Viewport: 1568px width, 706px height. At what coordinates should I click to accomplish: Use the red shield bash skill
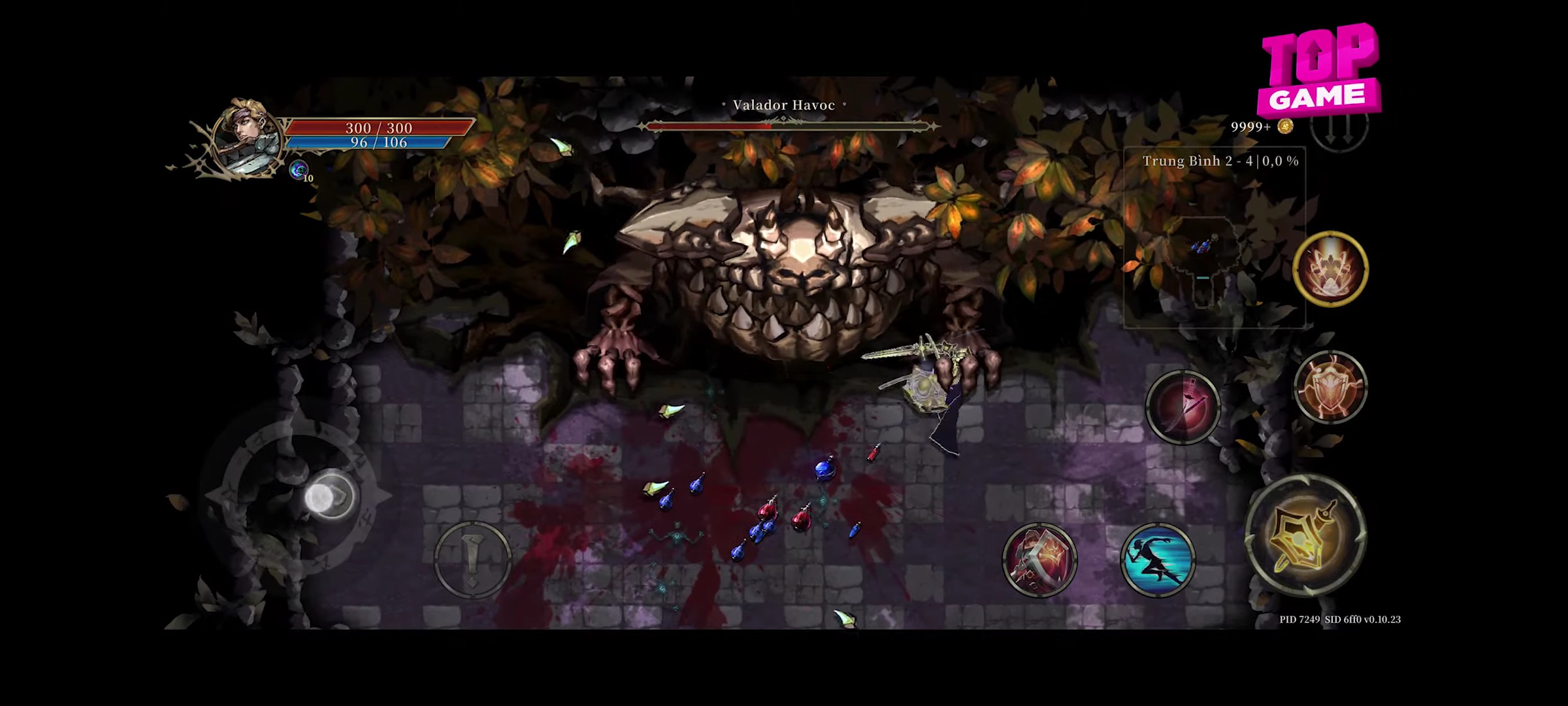(x=1039, y=560)
